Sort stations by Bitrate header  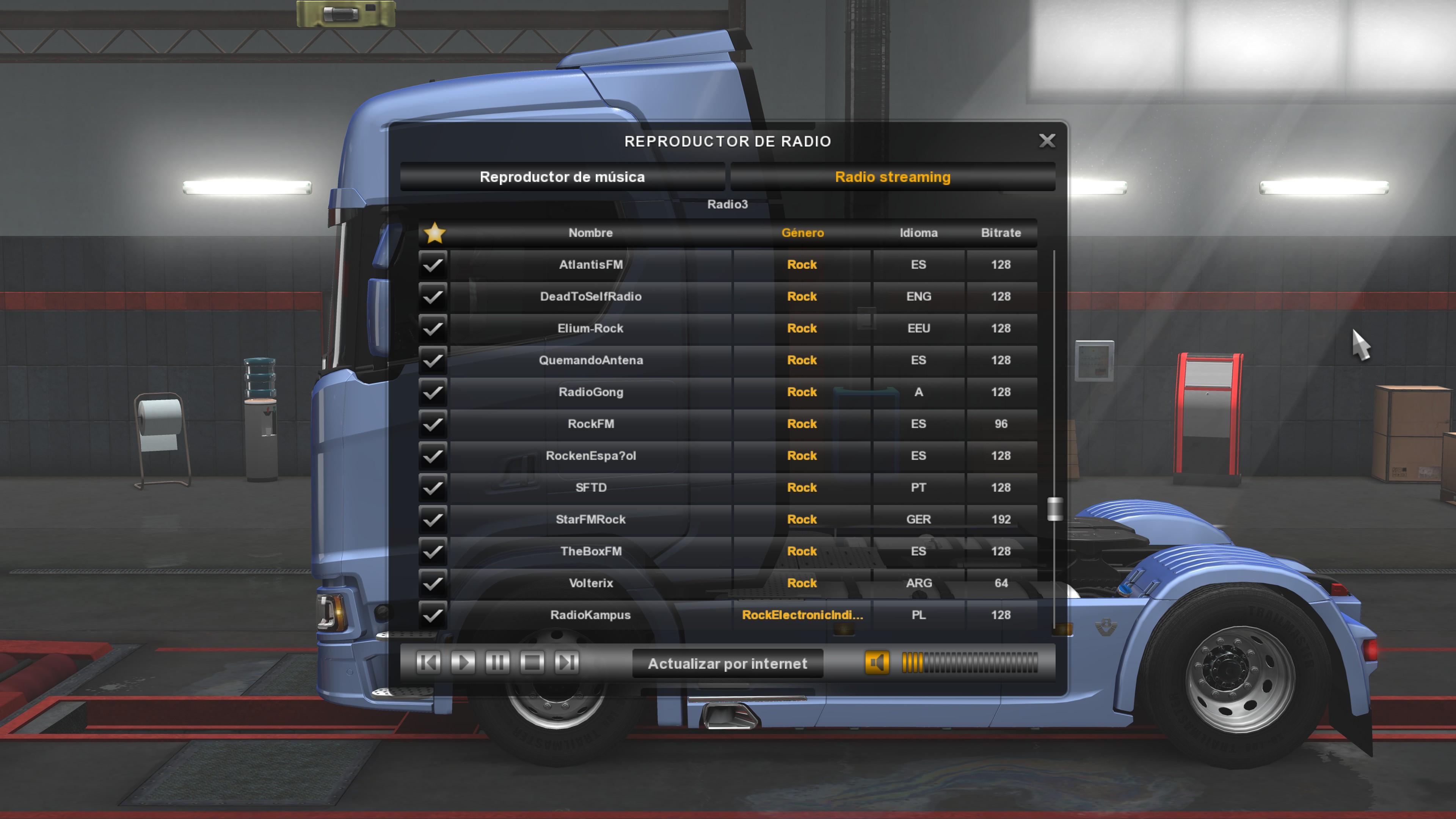1001,233
